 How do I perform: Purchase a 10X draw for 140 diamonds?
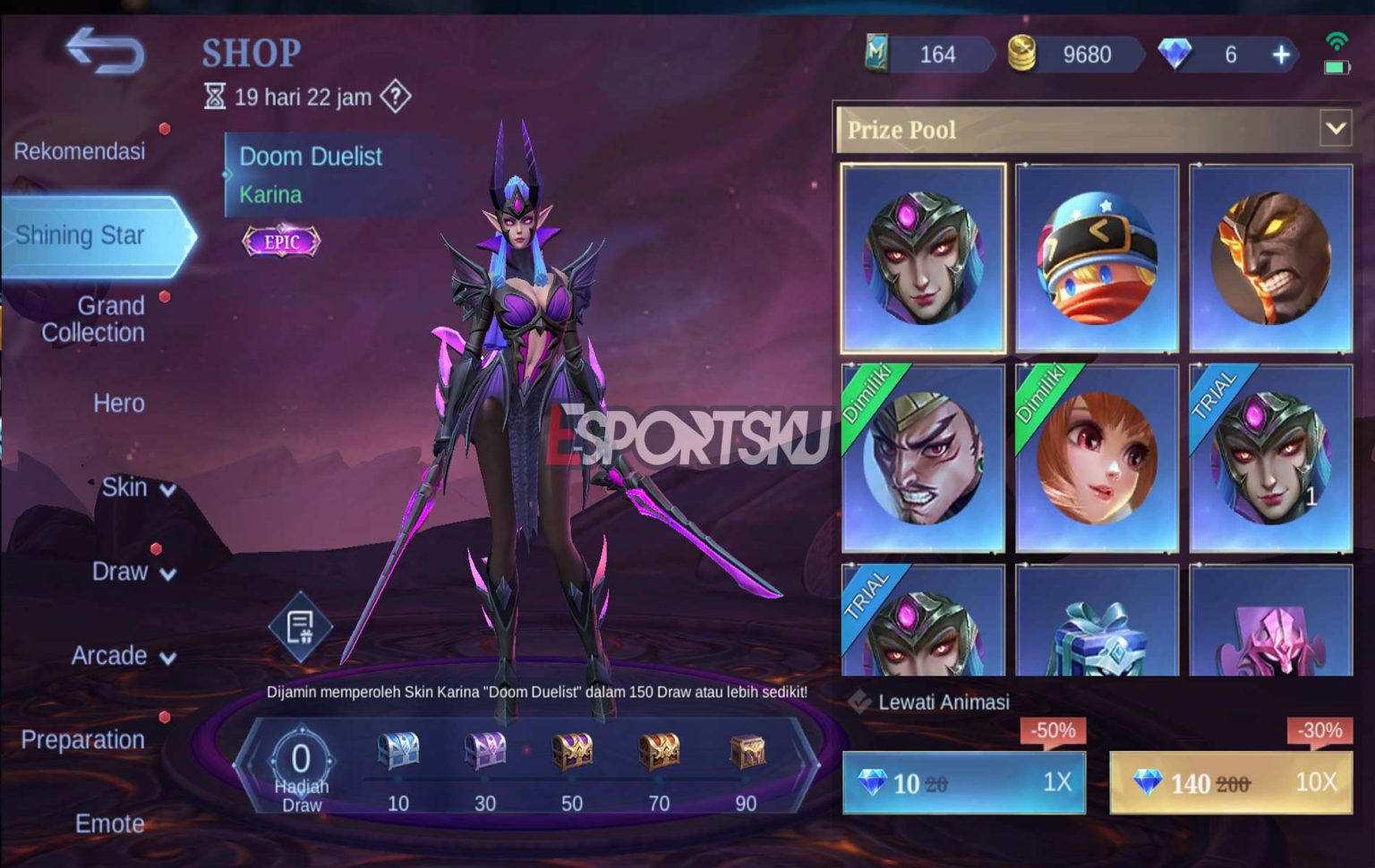(1232, 782)
